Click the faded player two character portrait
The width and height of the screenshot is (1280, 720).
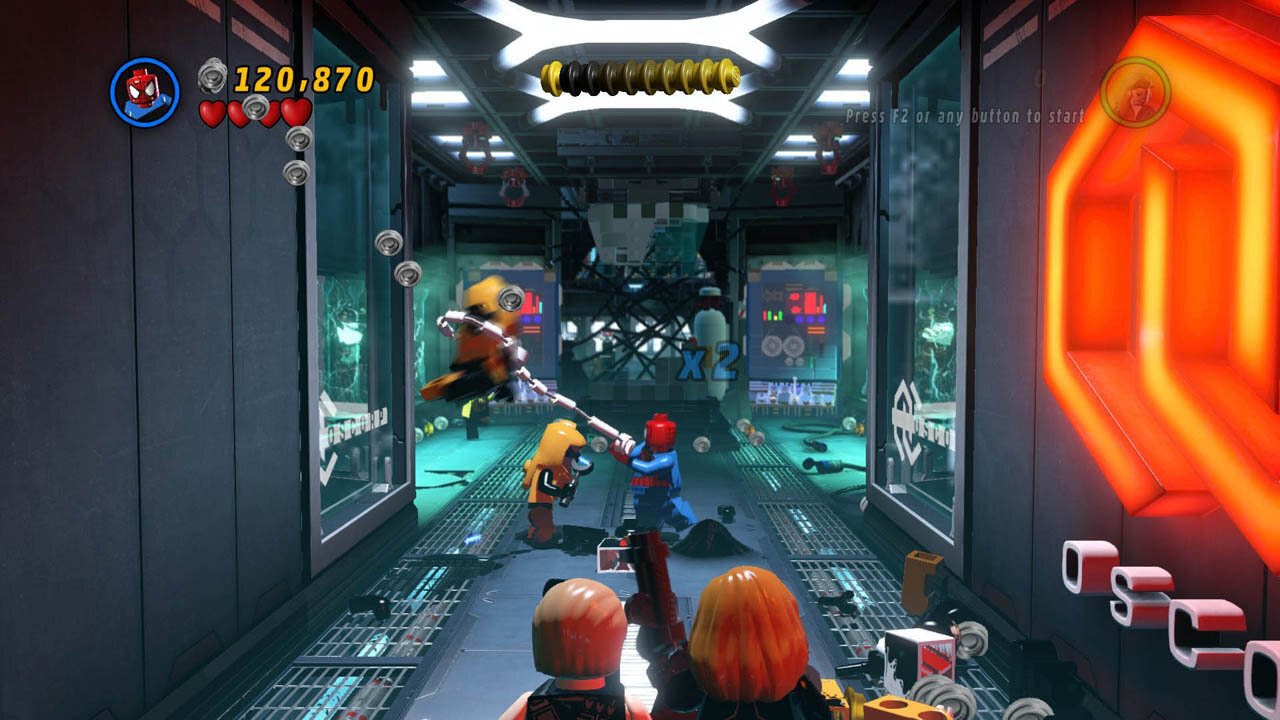1135,92
